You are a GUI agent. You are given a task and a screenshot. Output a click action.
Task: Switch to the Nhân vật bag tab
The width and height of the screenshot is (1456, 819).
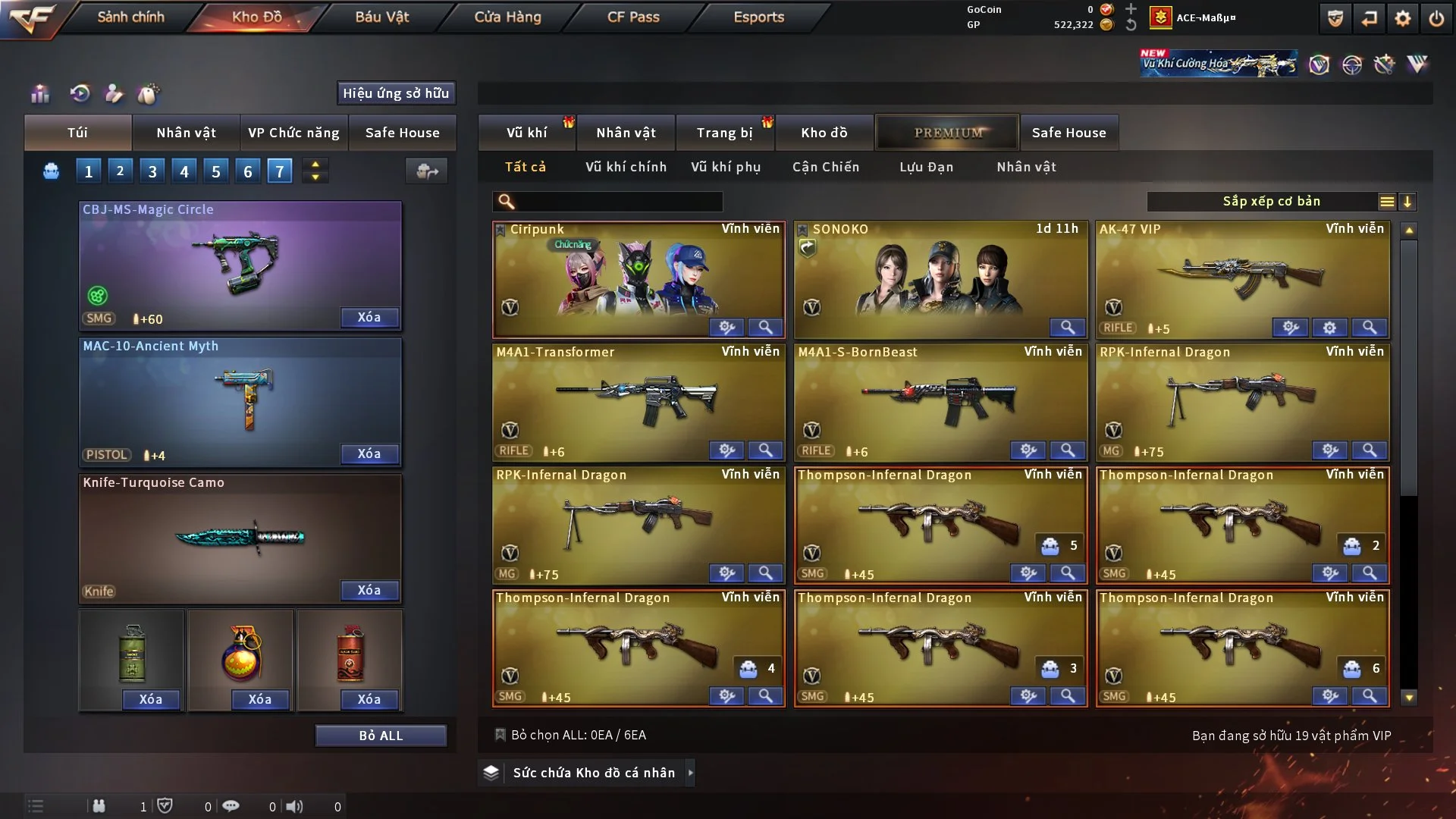coord(186,133)
